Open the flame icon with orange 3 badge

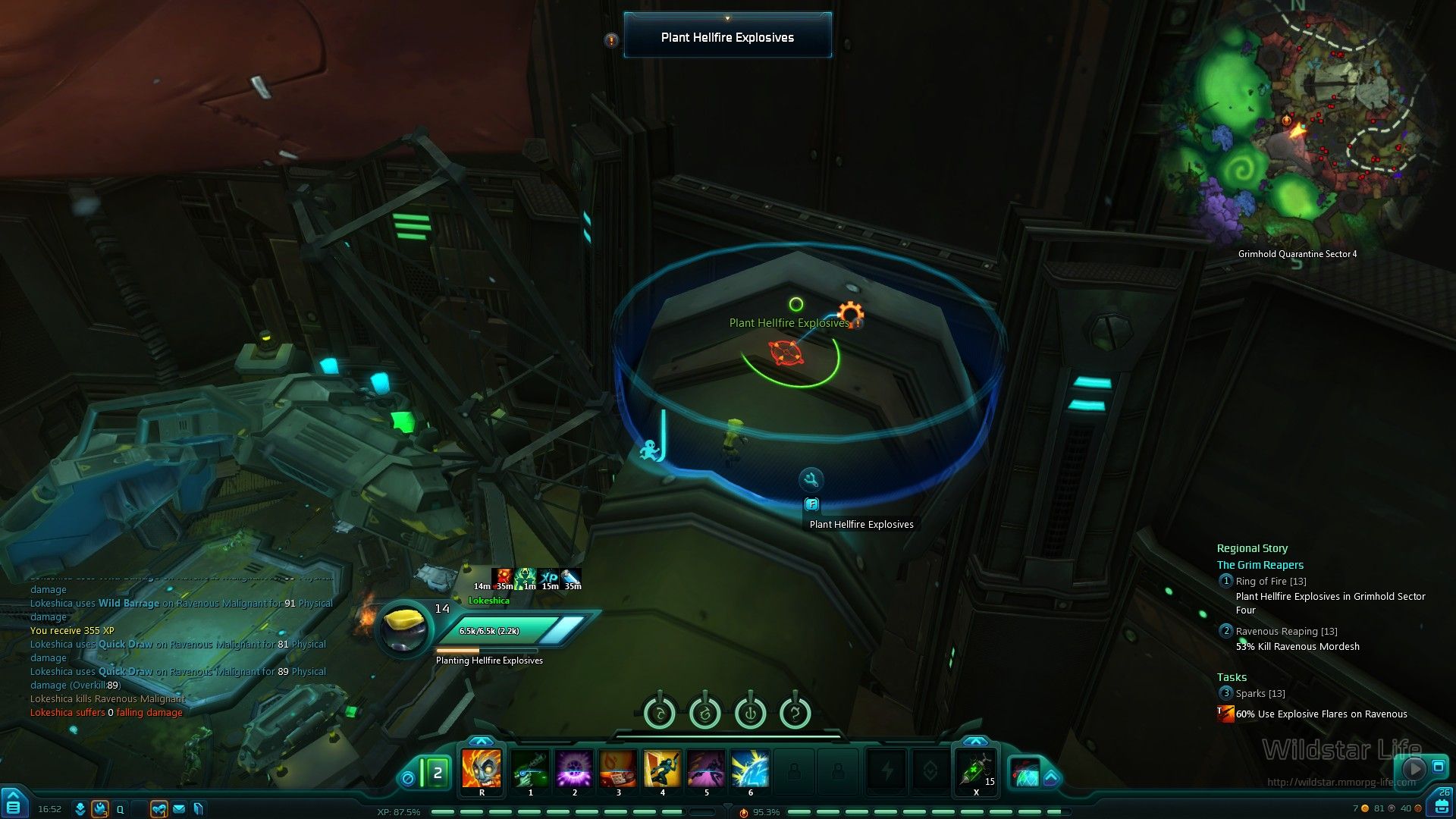(x=100, y=809)
